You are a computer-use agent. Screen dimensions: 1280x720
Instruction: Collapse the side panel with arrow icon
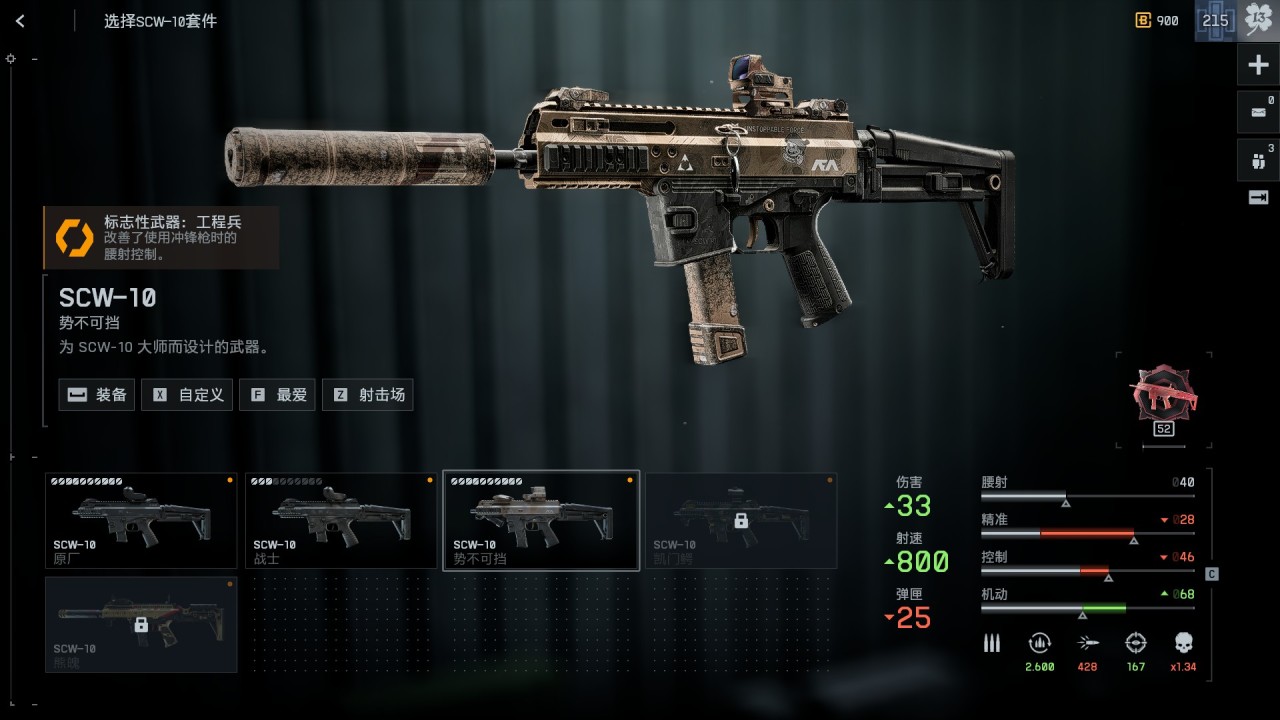1258,198
